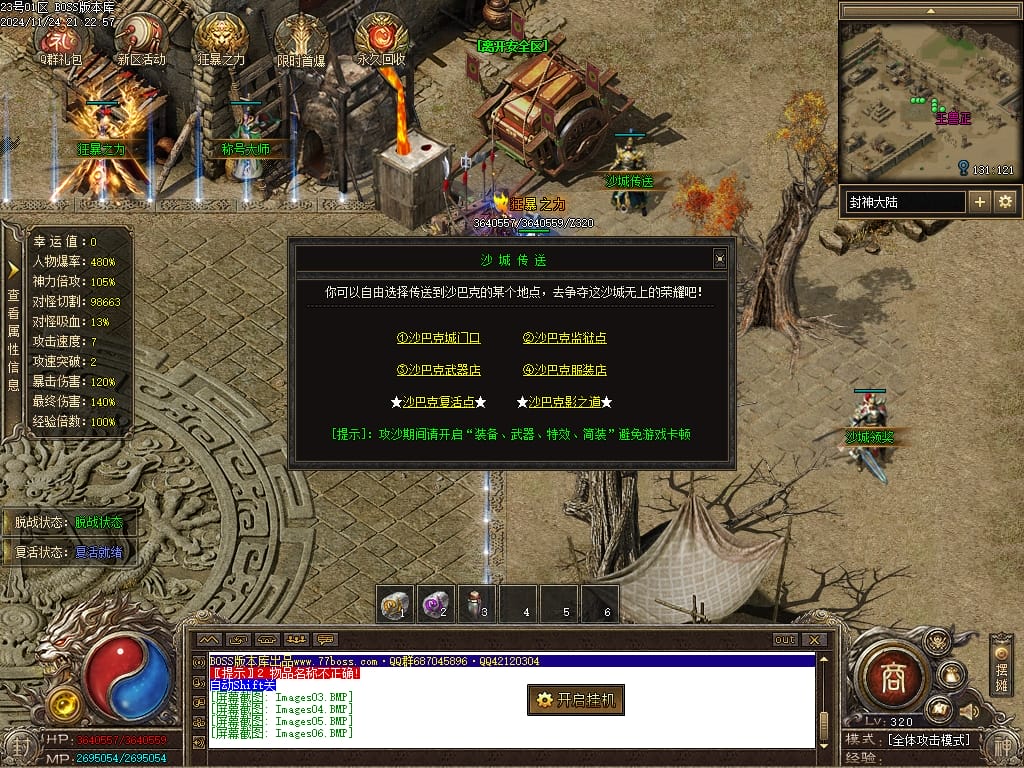Click the plus button beside 封神大陆
The image size is (1024, 768).
(980, 202)
